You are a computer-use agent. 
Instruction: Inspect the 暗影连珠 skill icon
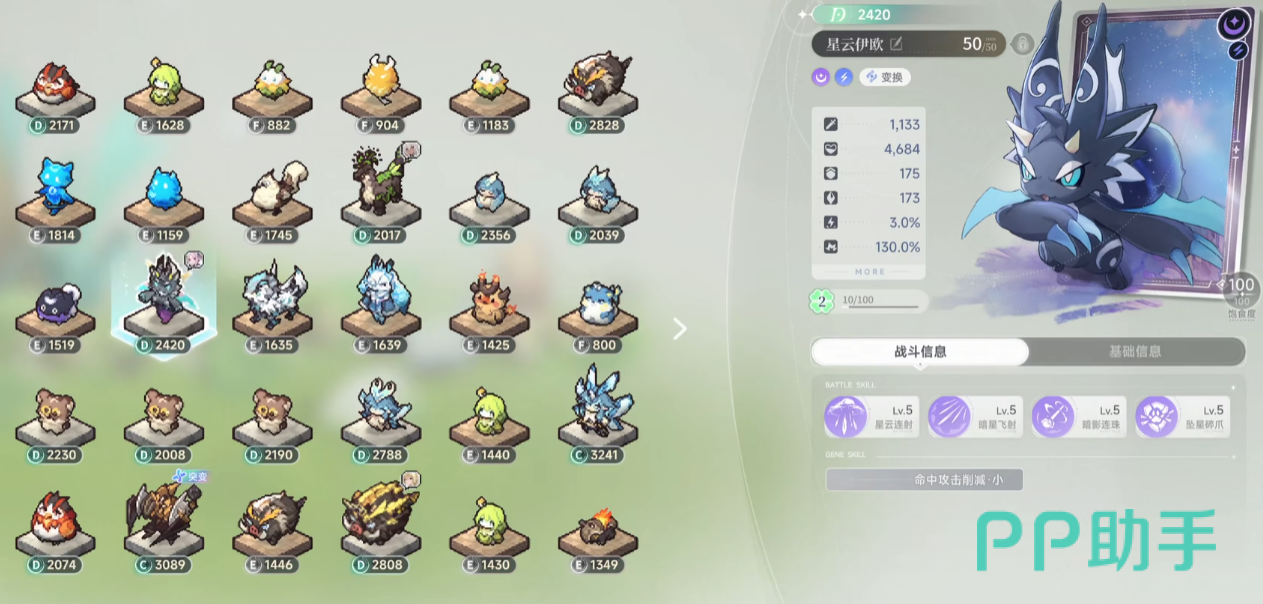pyautogui.click(x=1053, y=417)
